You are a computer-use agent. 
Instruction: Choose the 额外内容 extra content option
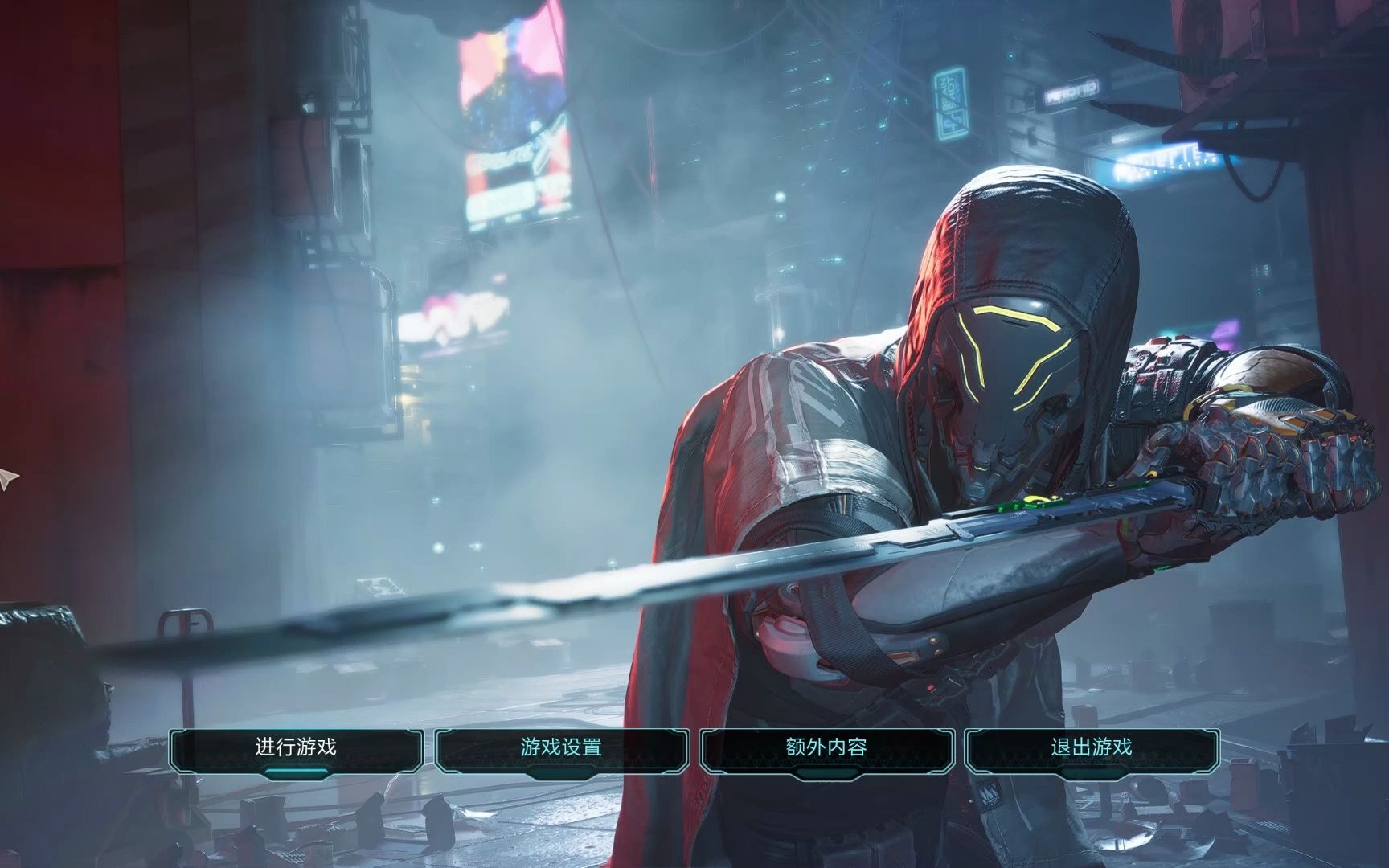click(x=826, y=748)
